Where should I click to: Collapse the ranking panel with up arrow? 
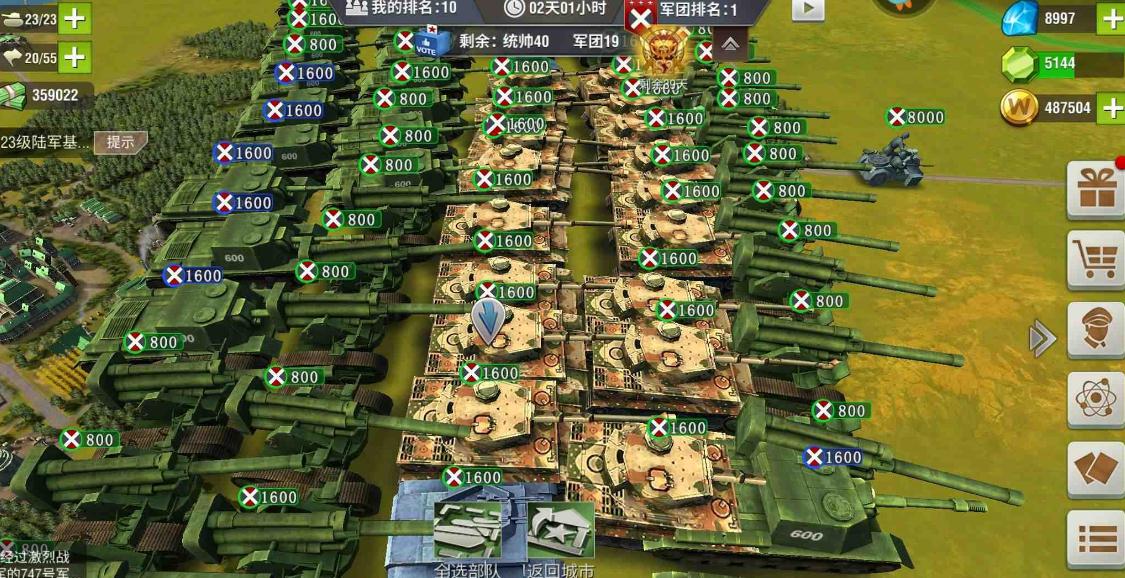(731, 44)
